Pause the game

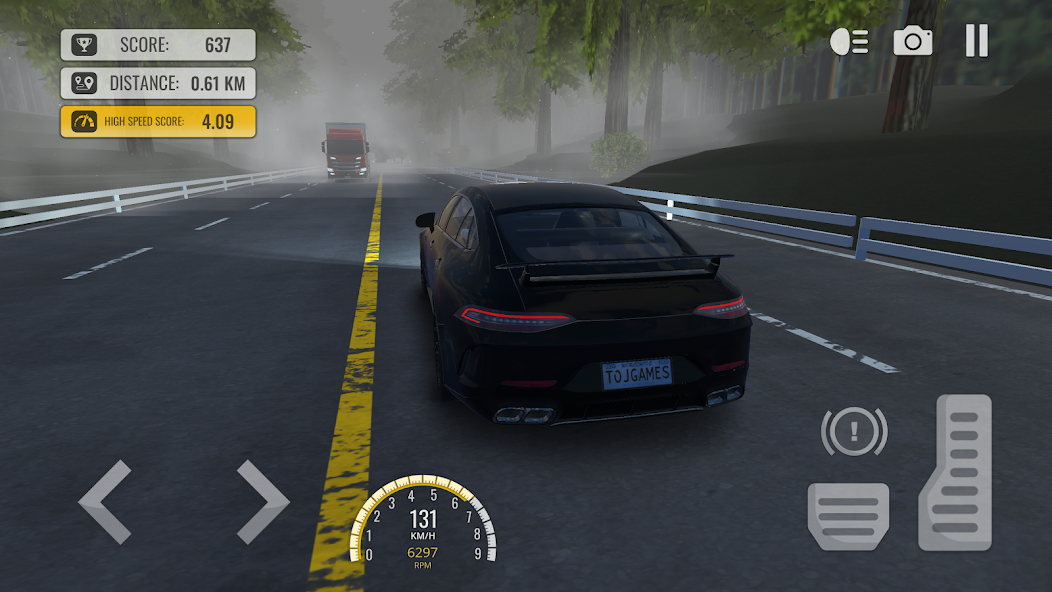click(x=976, y=41)
